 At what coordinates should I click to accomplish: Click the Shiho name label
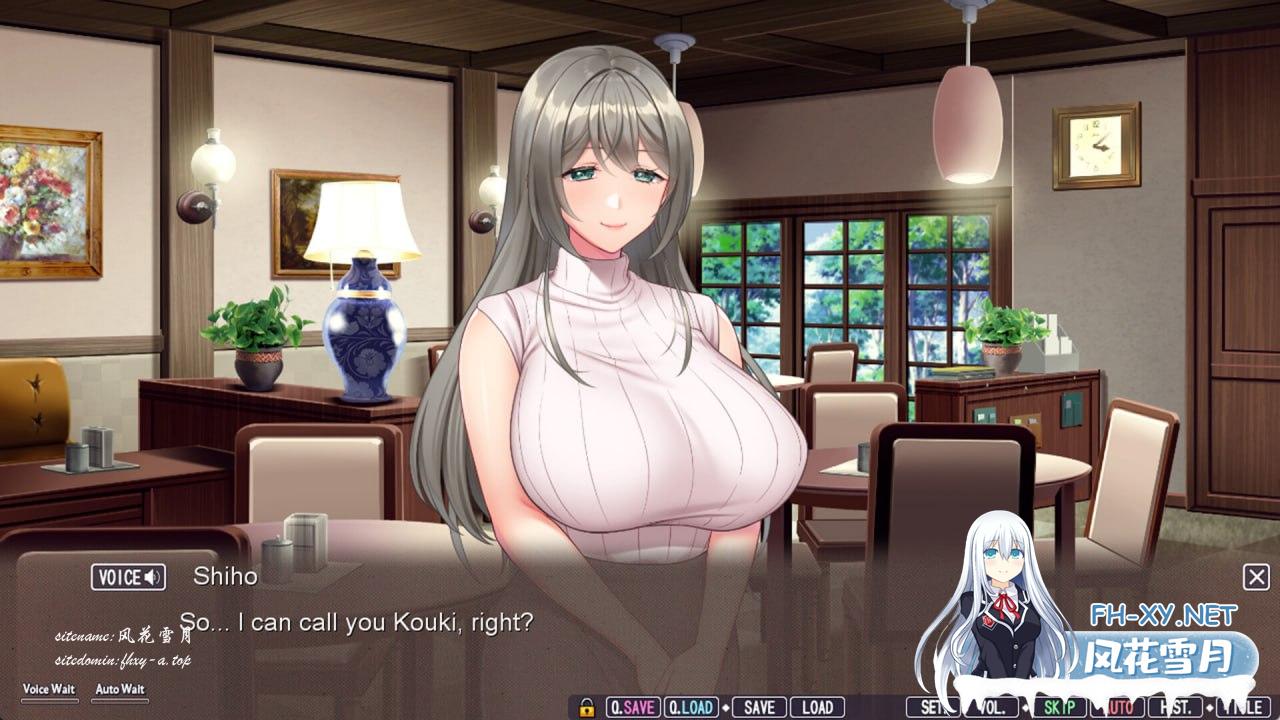[228, 577]
